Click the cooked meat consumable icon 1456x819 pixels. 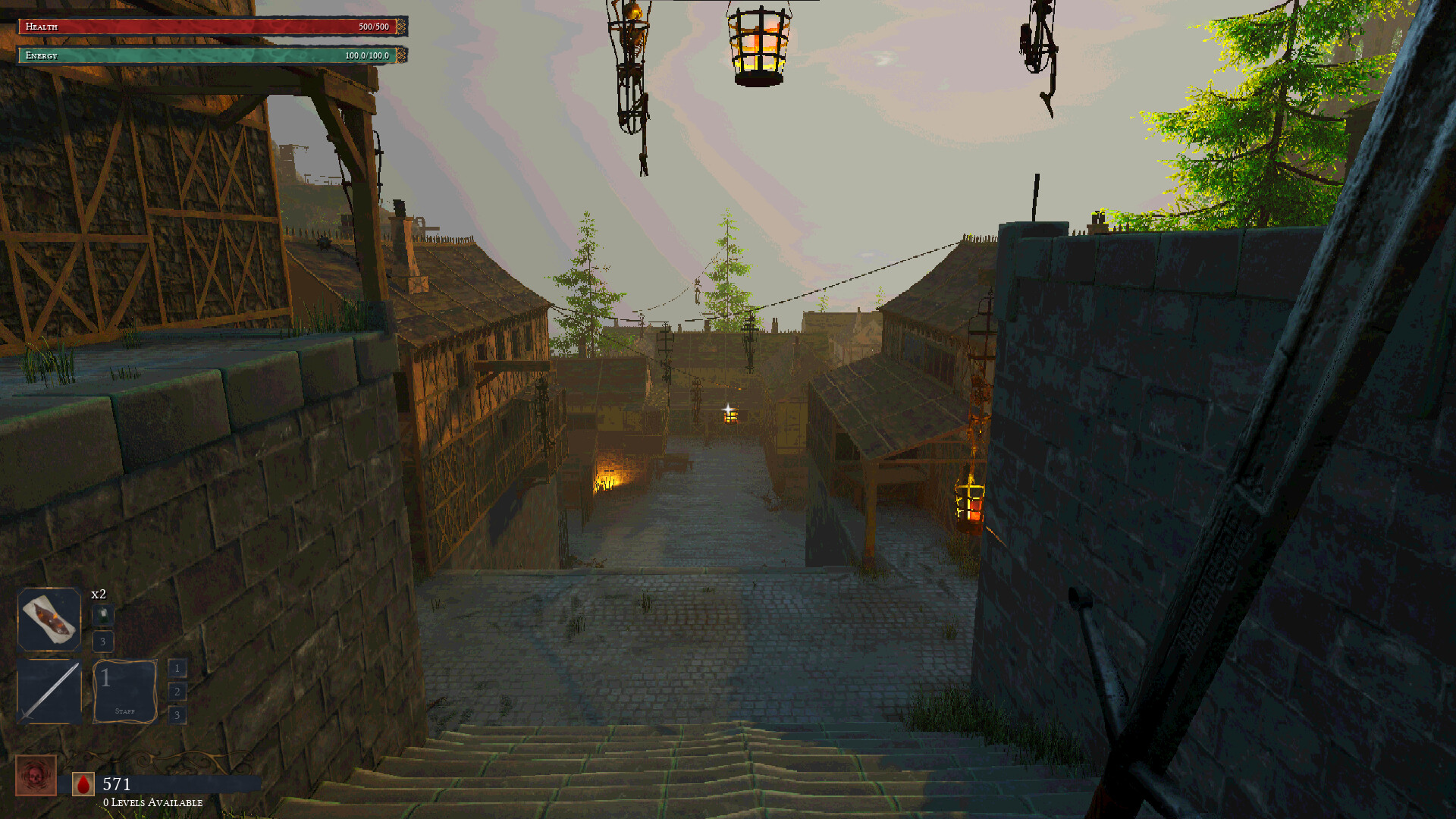(49, 620)
